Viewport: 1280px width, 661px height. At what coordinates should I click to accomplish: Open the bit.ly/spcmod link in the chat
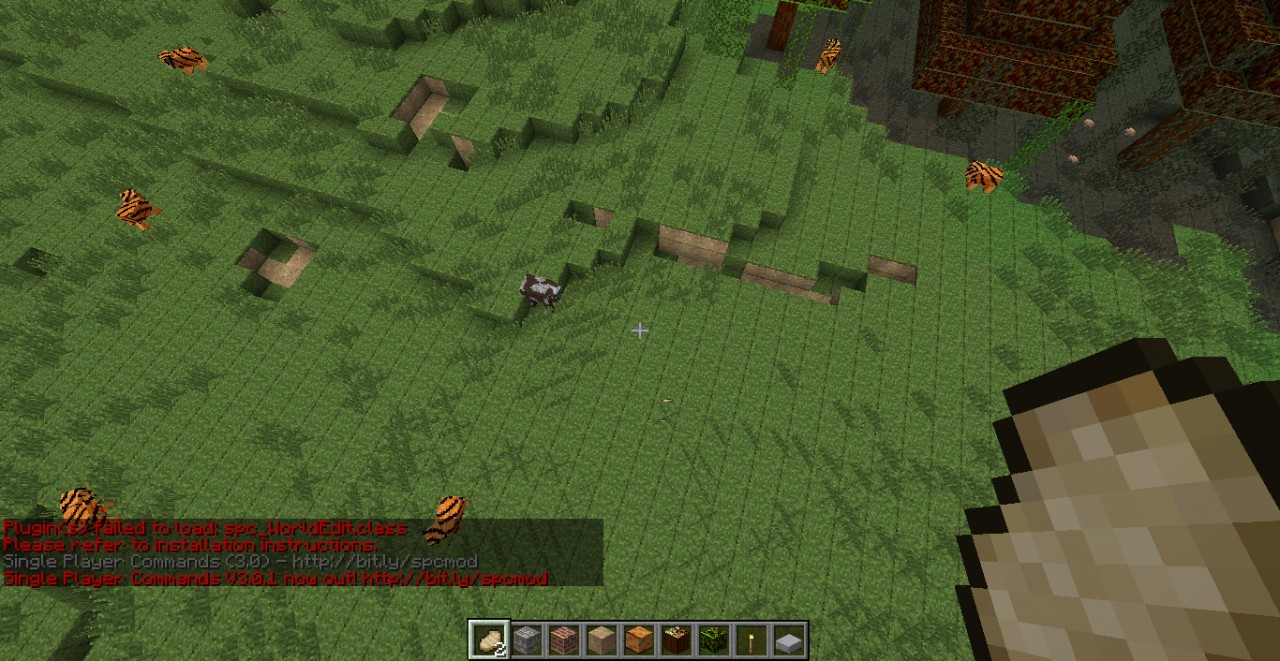pyautogui.click(x=455, y=579)
